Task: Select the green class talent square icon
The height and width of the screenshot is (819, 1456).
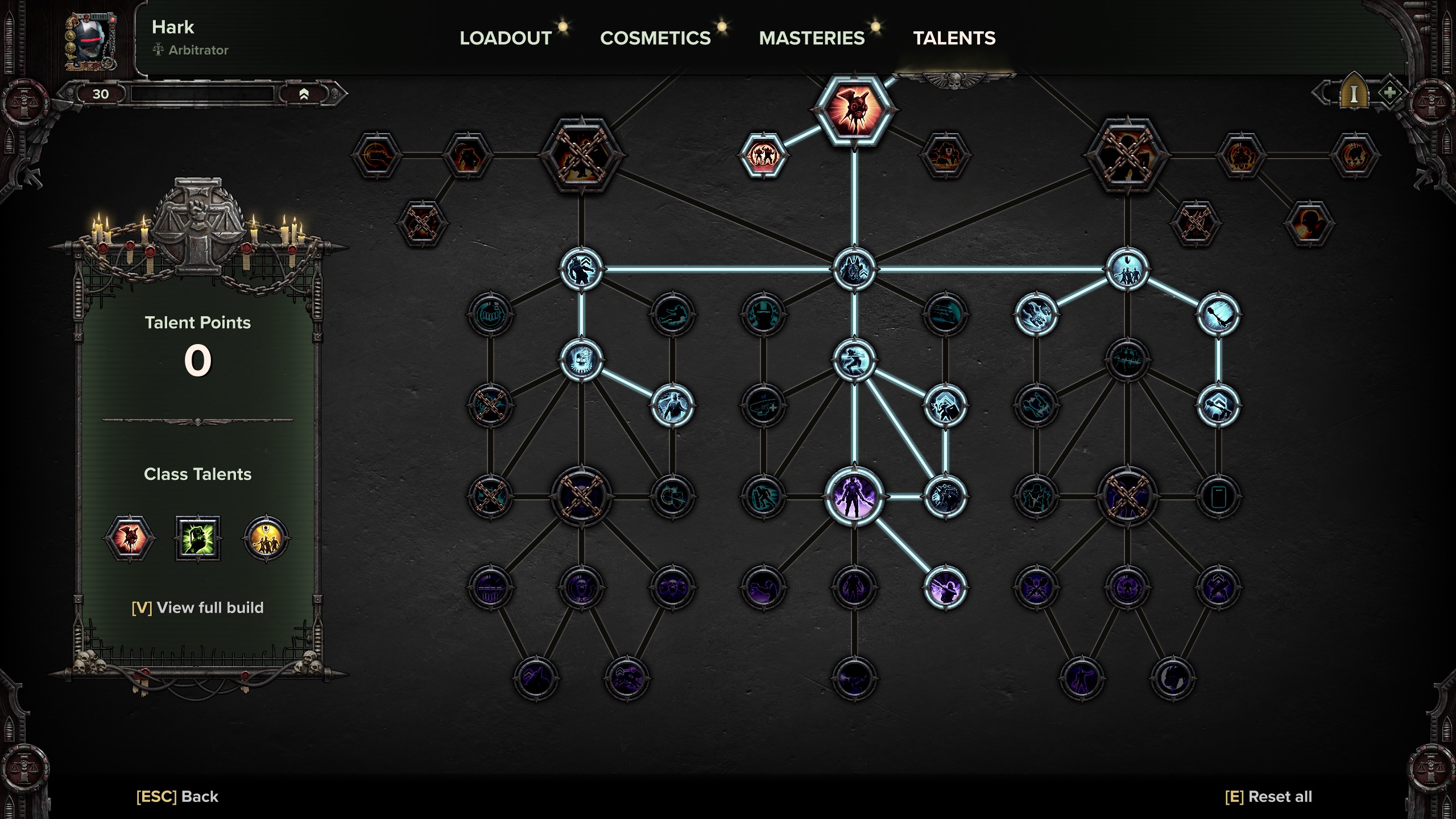Action: tap(197, 539)
